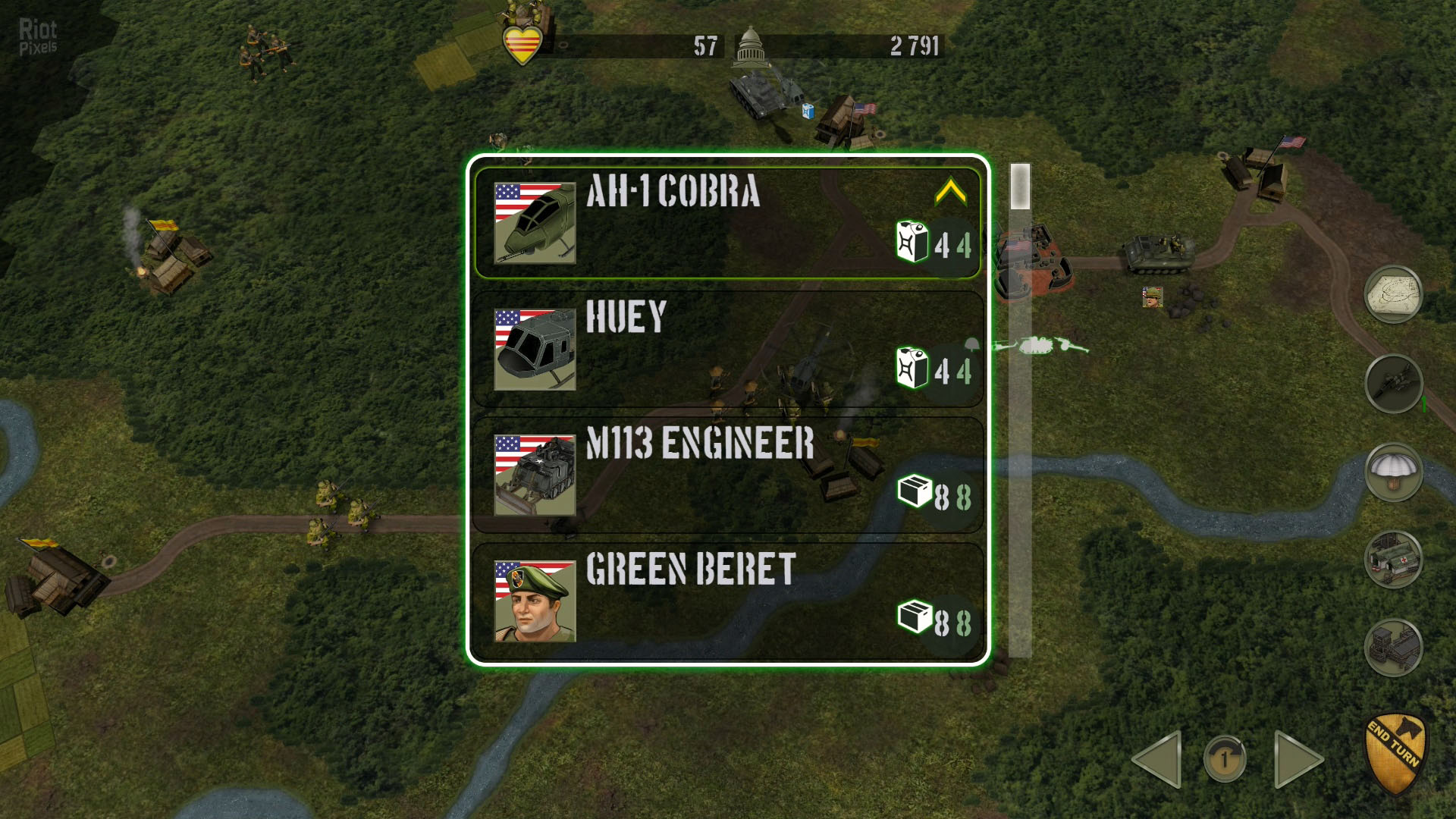Choose the Huey helicopter from the list
This screenshot has height=819, width=1456.
click(726, 349)
